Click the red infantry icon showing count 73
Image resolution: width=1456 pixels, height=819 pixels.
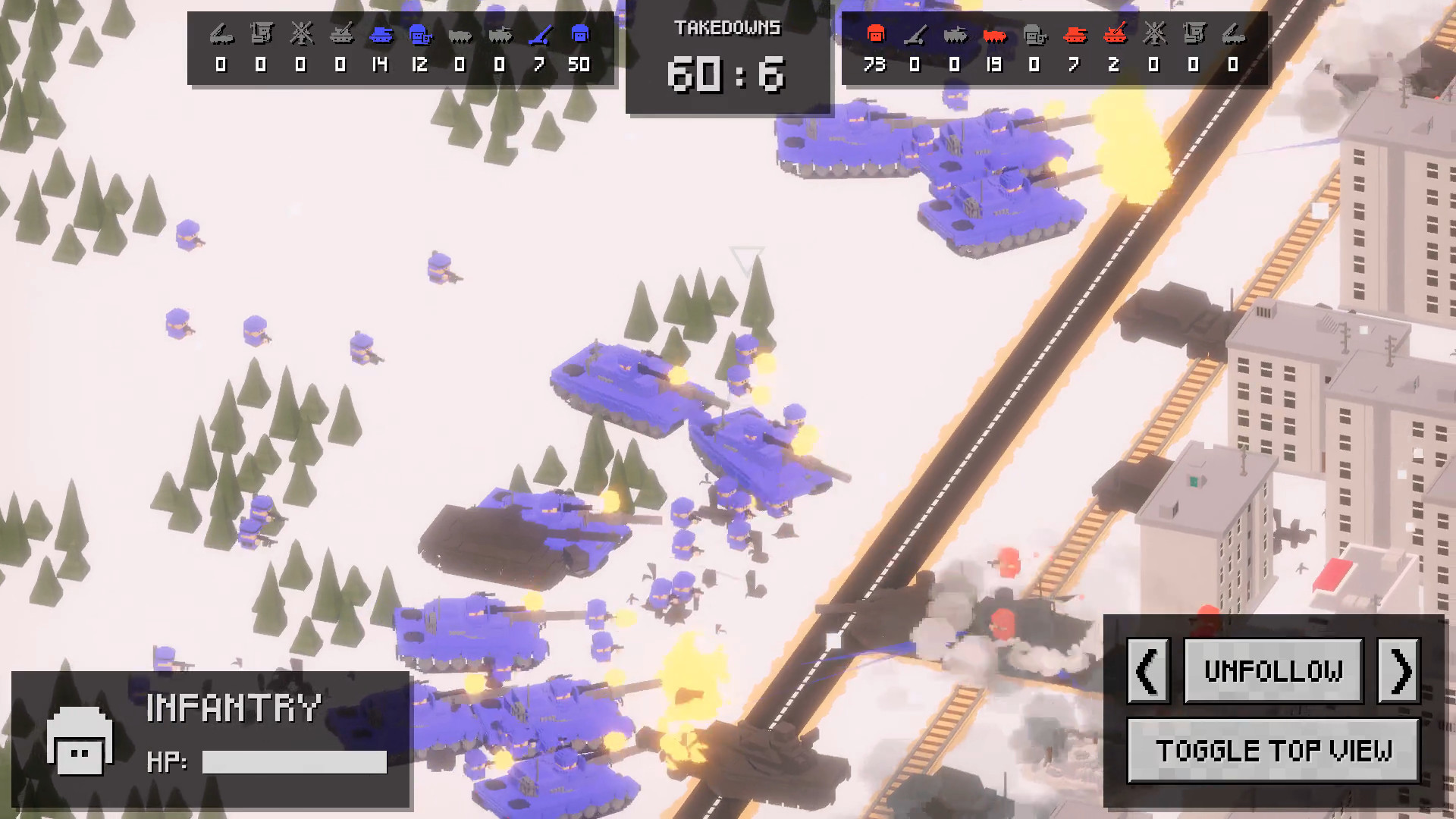pos(876,34)
